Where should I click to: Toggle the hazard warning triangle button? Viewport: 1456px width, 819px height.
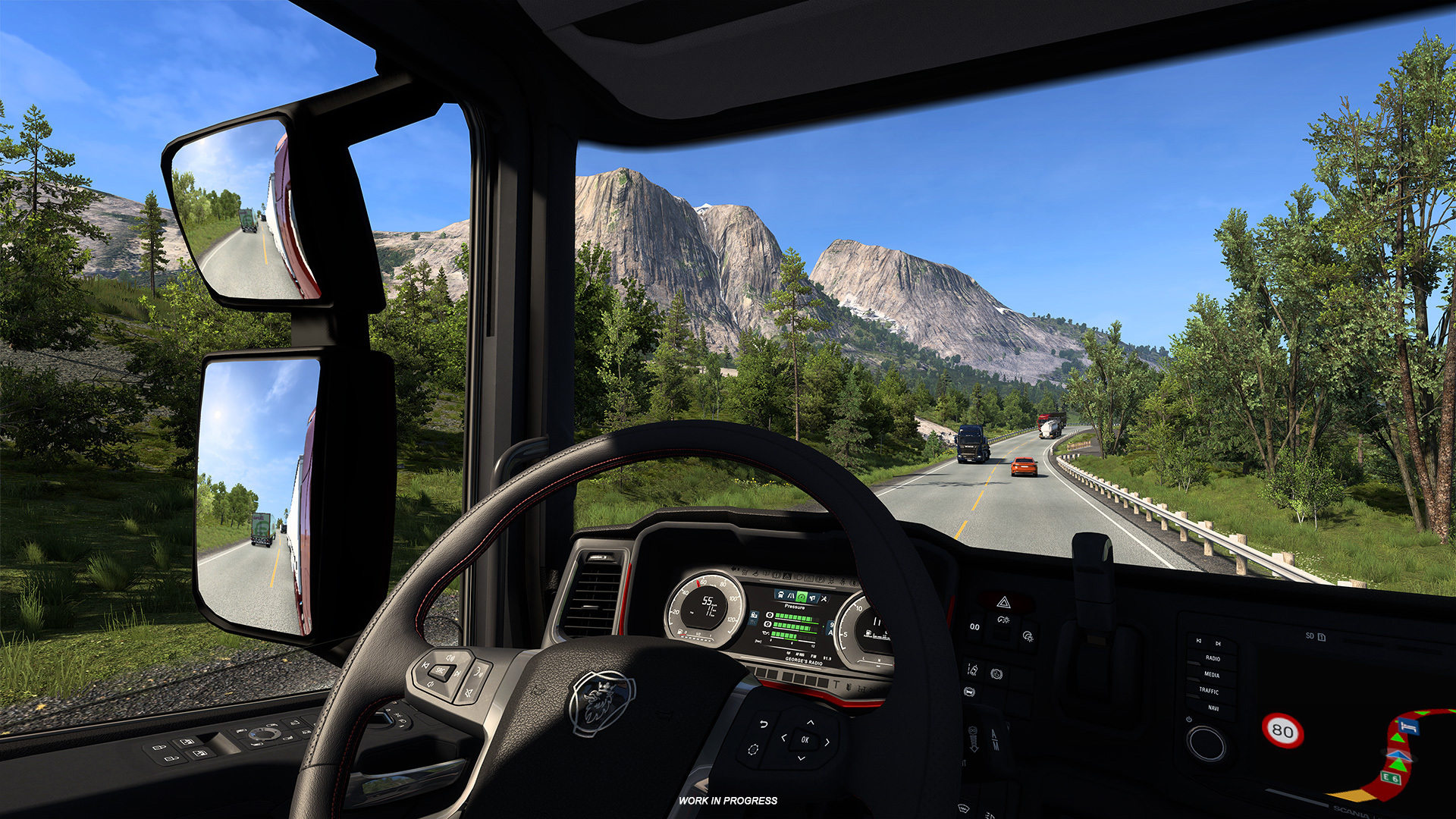tap(1004, 602)
